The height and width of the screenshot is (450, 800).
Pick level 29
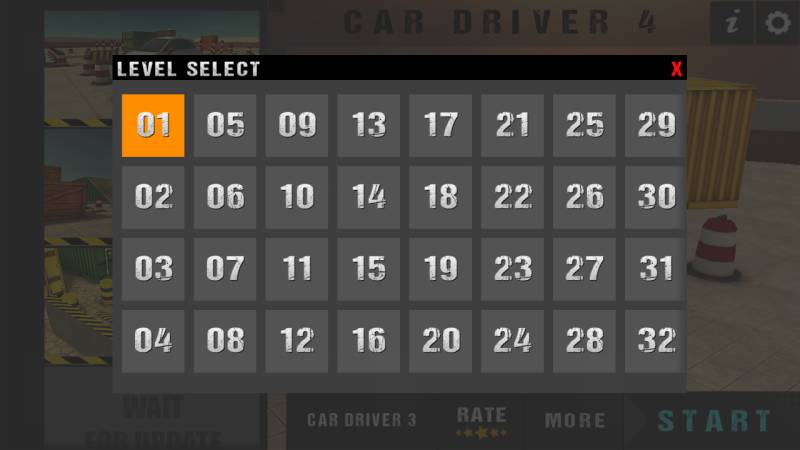tap(656, 125)
